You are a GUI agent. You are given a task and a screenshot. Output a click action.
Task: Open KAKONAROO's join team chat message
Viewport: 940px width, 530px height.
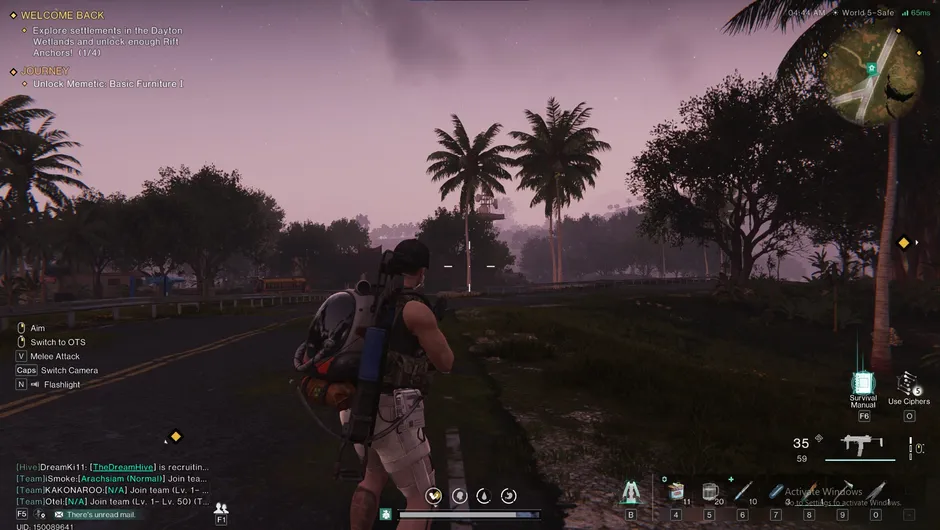pyautogui.click(x=112, y=490)
